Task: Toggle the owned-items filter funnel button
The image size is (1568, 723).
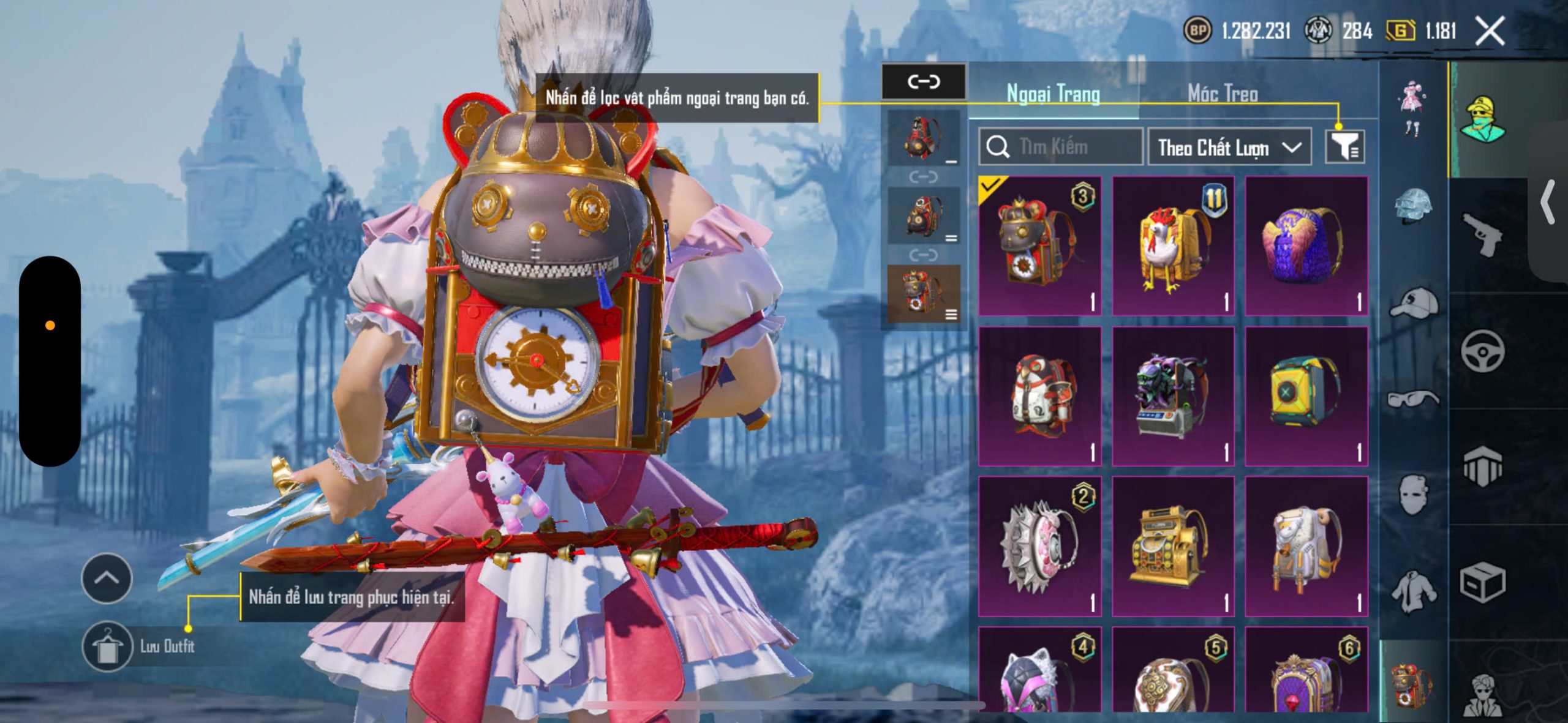Action: coord(1344,147)
